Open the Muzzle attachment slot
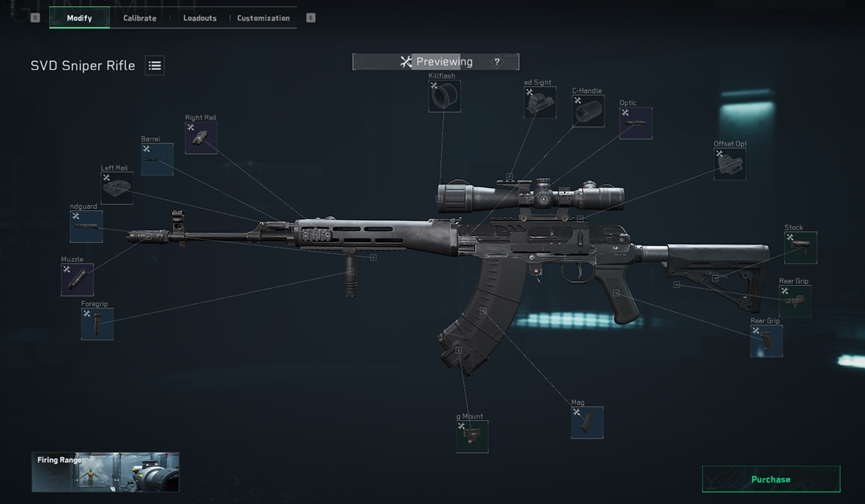Image resolution: width=865 pixels, height=504 pixels. pos(77,279)
